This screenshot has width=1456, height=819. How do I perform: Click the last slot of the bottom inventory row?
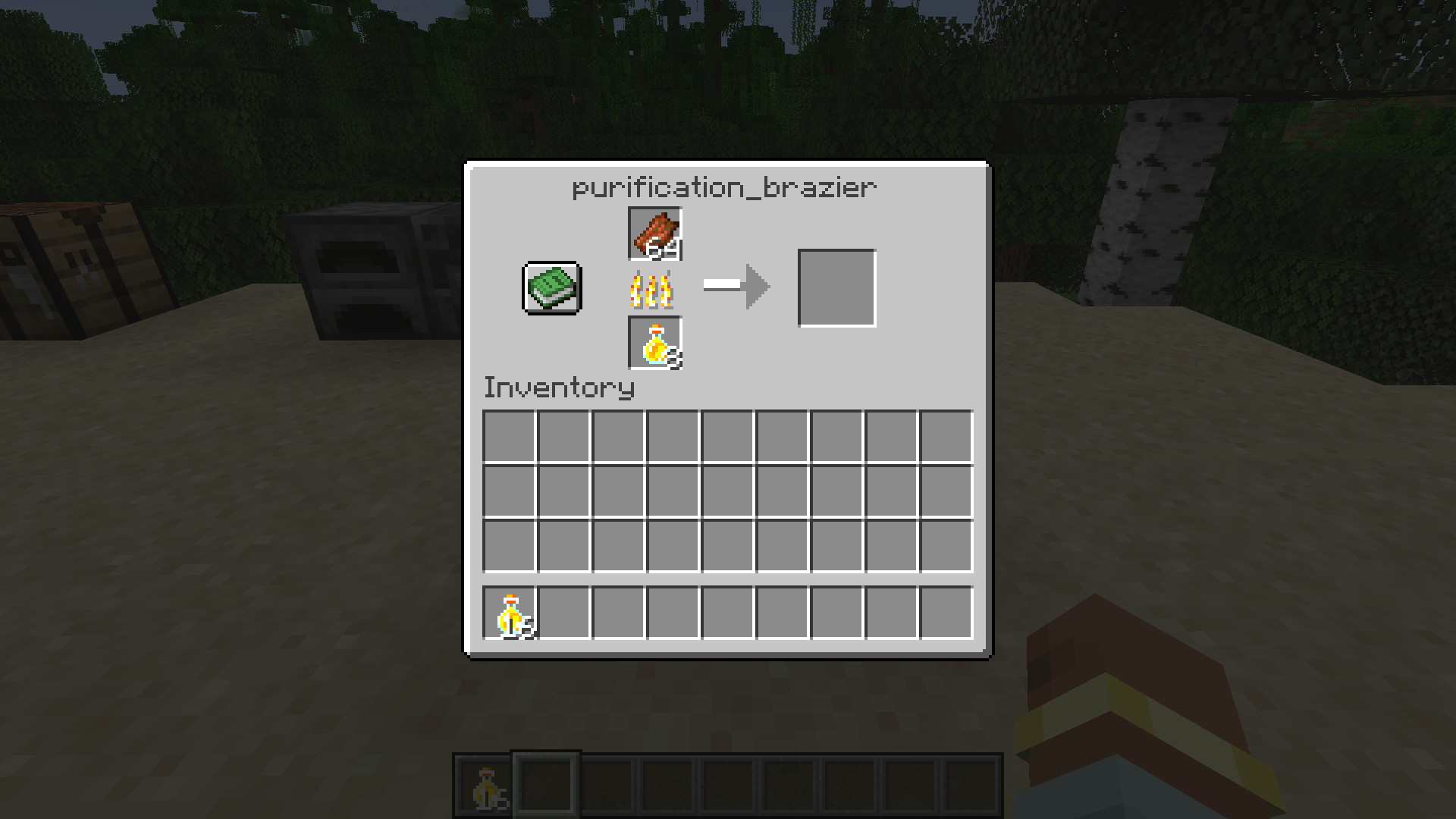946,614
